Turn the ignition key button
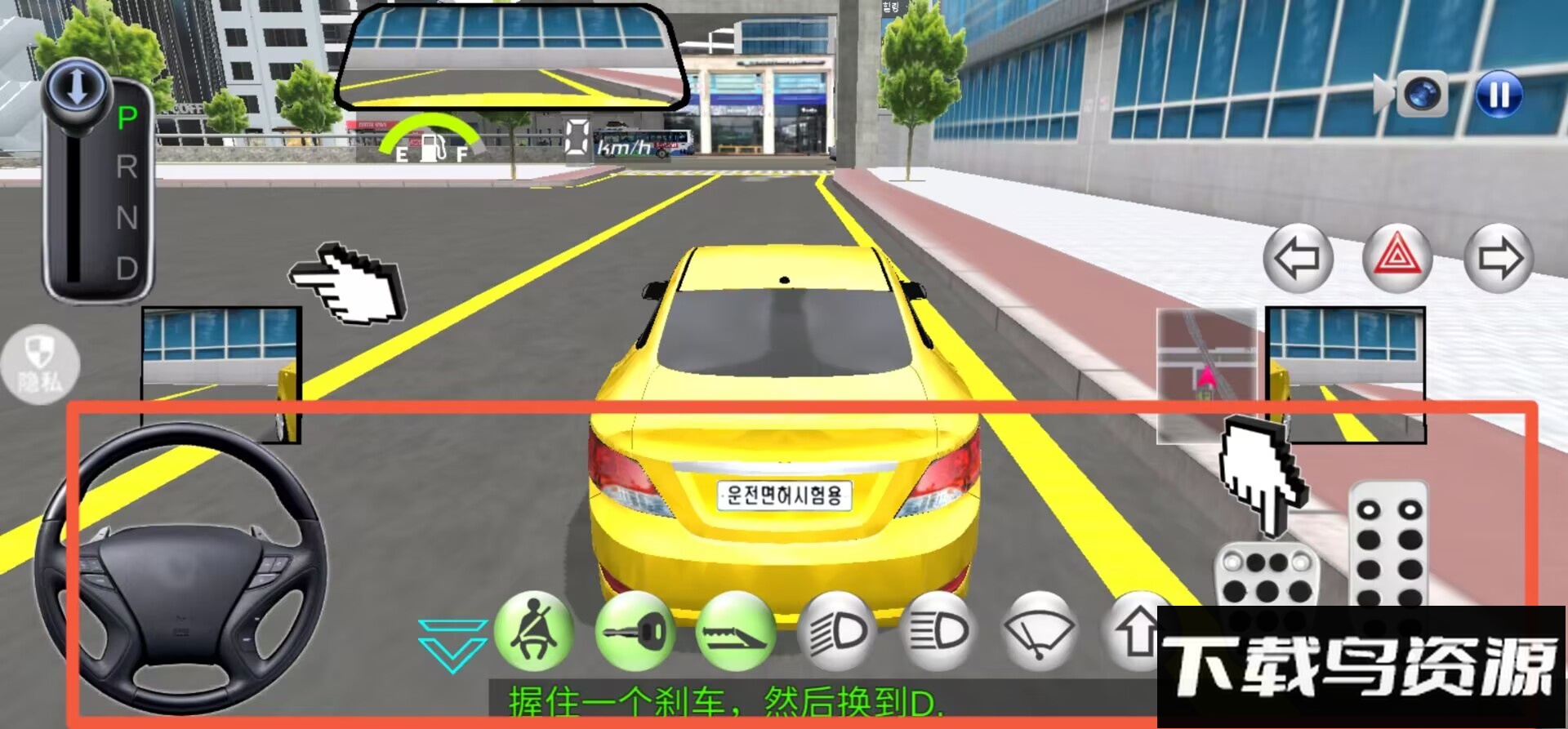This screenshot has width=1568, height=729. point(635,631)
